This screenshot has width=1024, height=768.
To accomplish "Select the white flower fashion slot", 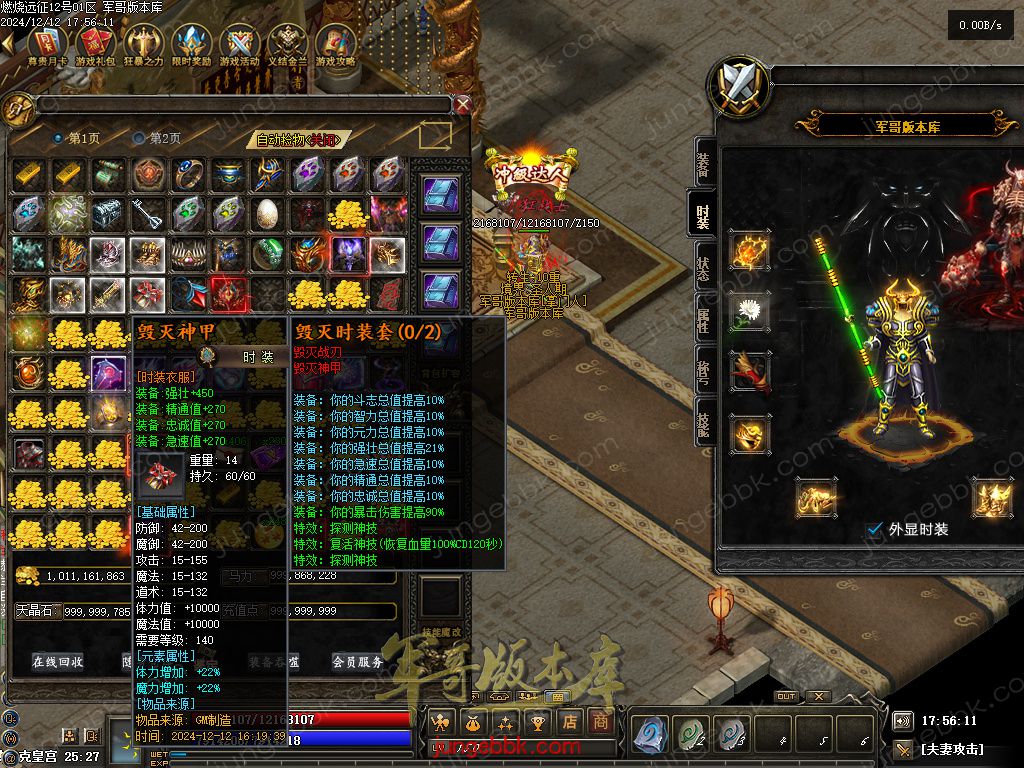I will pyautogui.click(x=747, y=311).
